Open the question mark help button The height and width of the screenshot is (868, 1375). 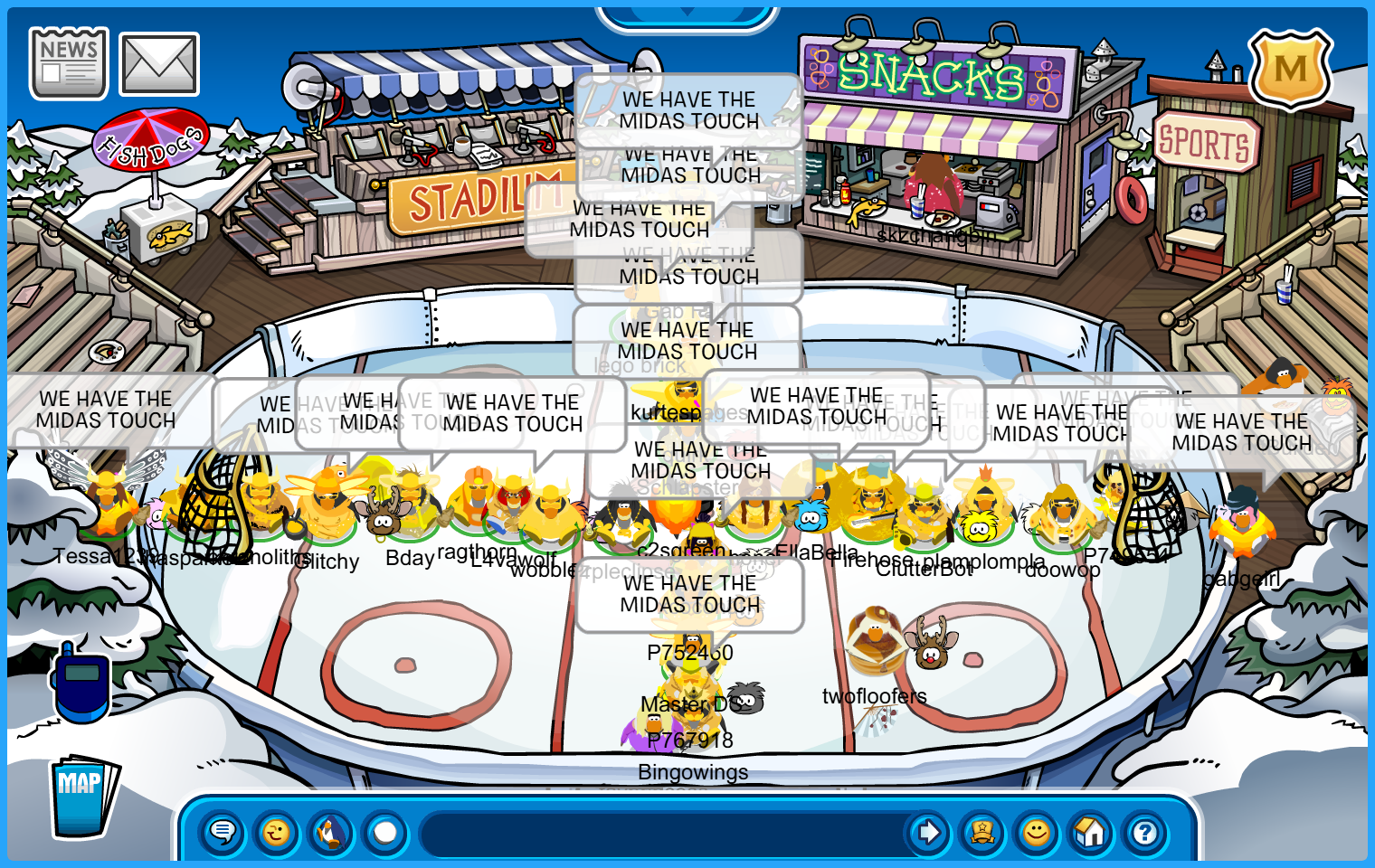pyautogui.click(x=1145, y=832)
